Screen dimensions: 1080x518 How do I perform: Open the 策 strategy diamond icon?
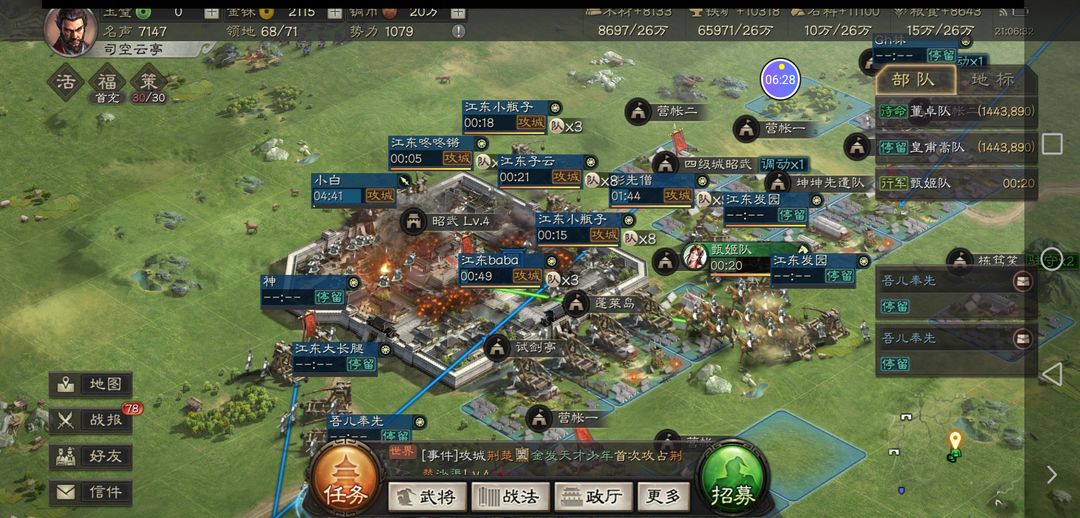pos(148,81)
